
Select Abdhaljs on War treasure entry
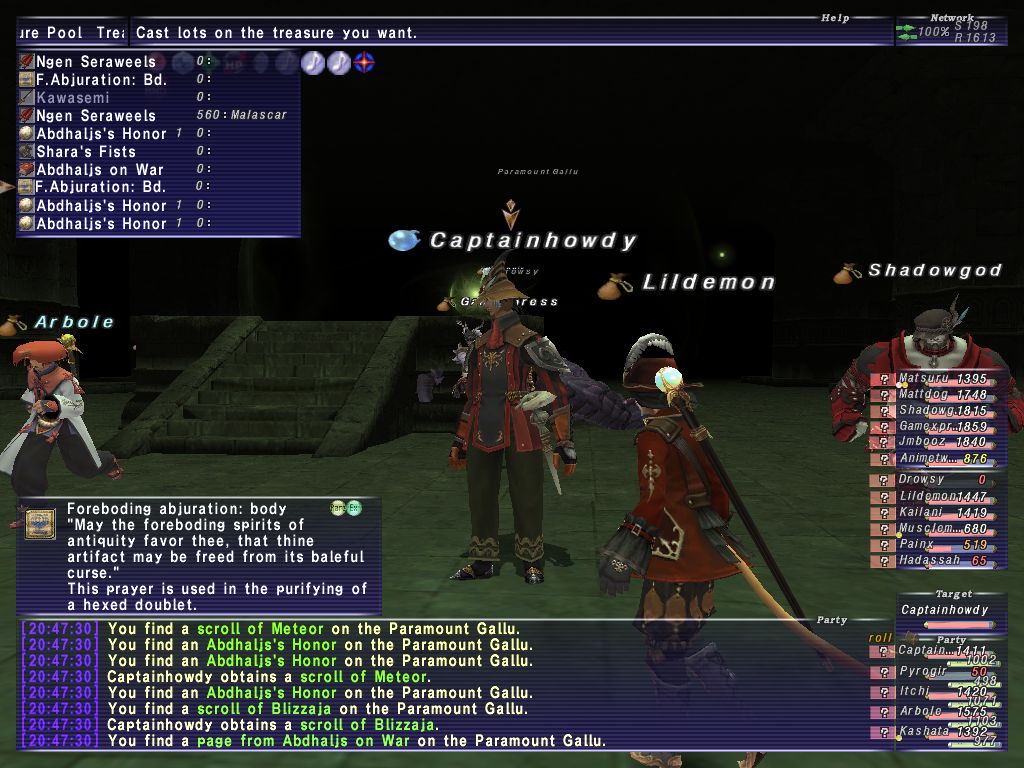[99, 170]
